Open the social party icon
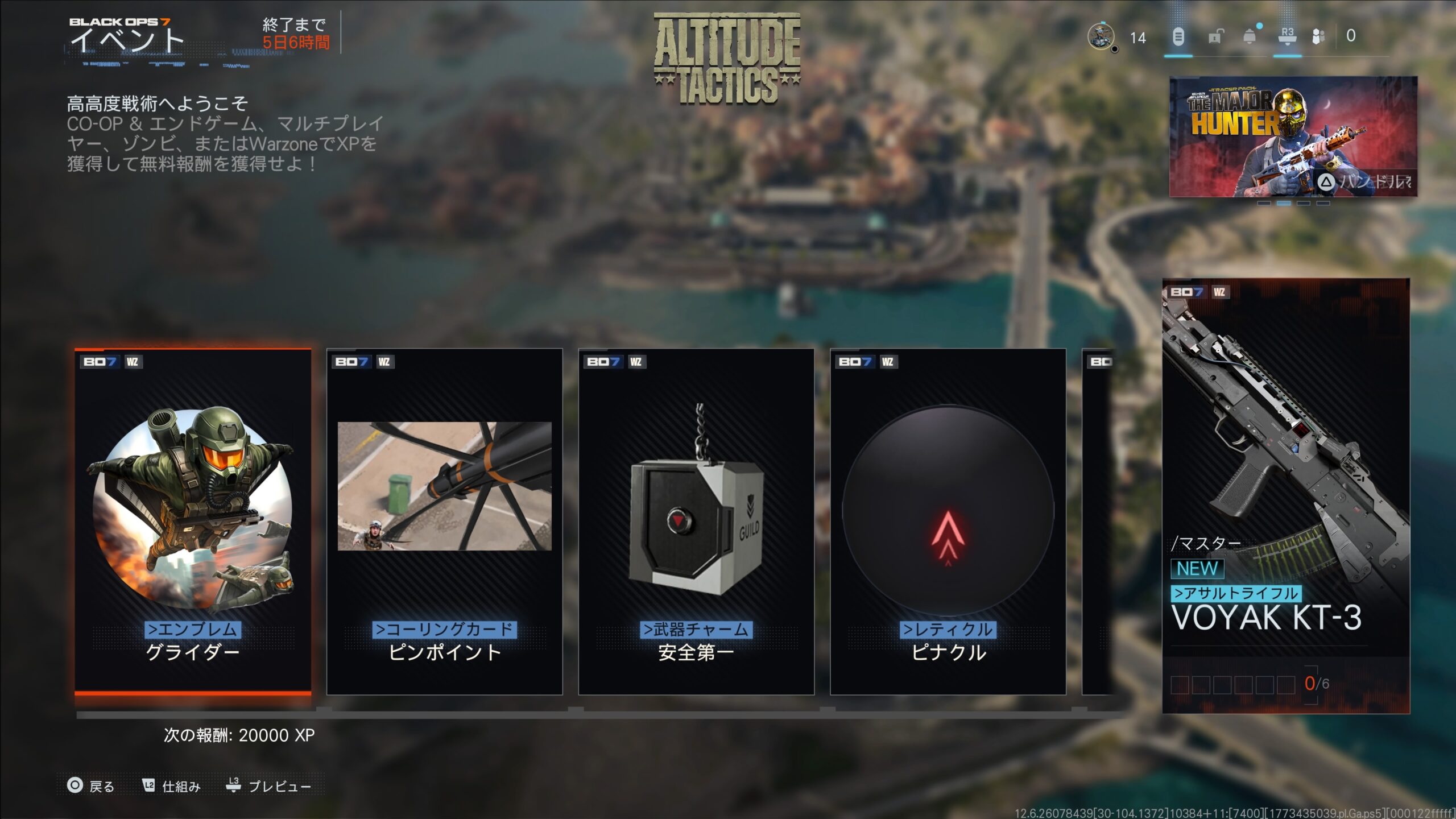Image resolution: width=1456 pixels, height=819 pixels. (x=1318, y=37)
